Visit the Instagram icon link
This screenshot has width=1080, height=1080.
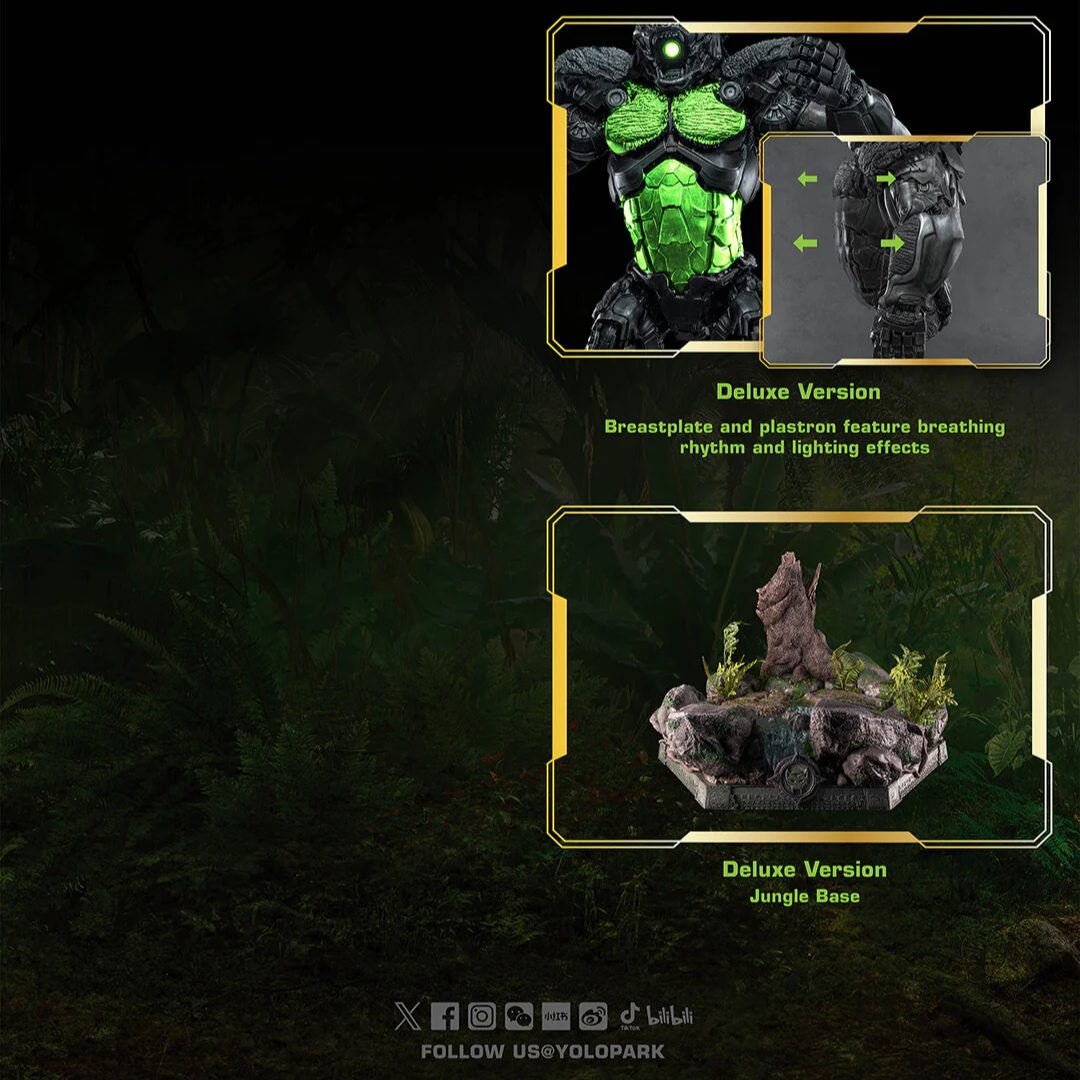482,1017
